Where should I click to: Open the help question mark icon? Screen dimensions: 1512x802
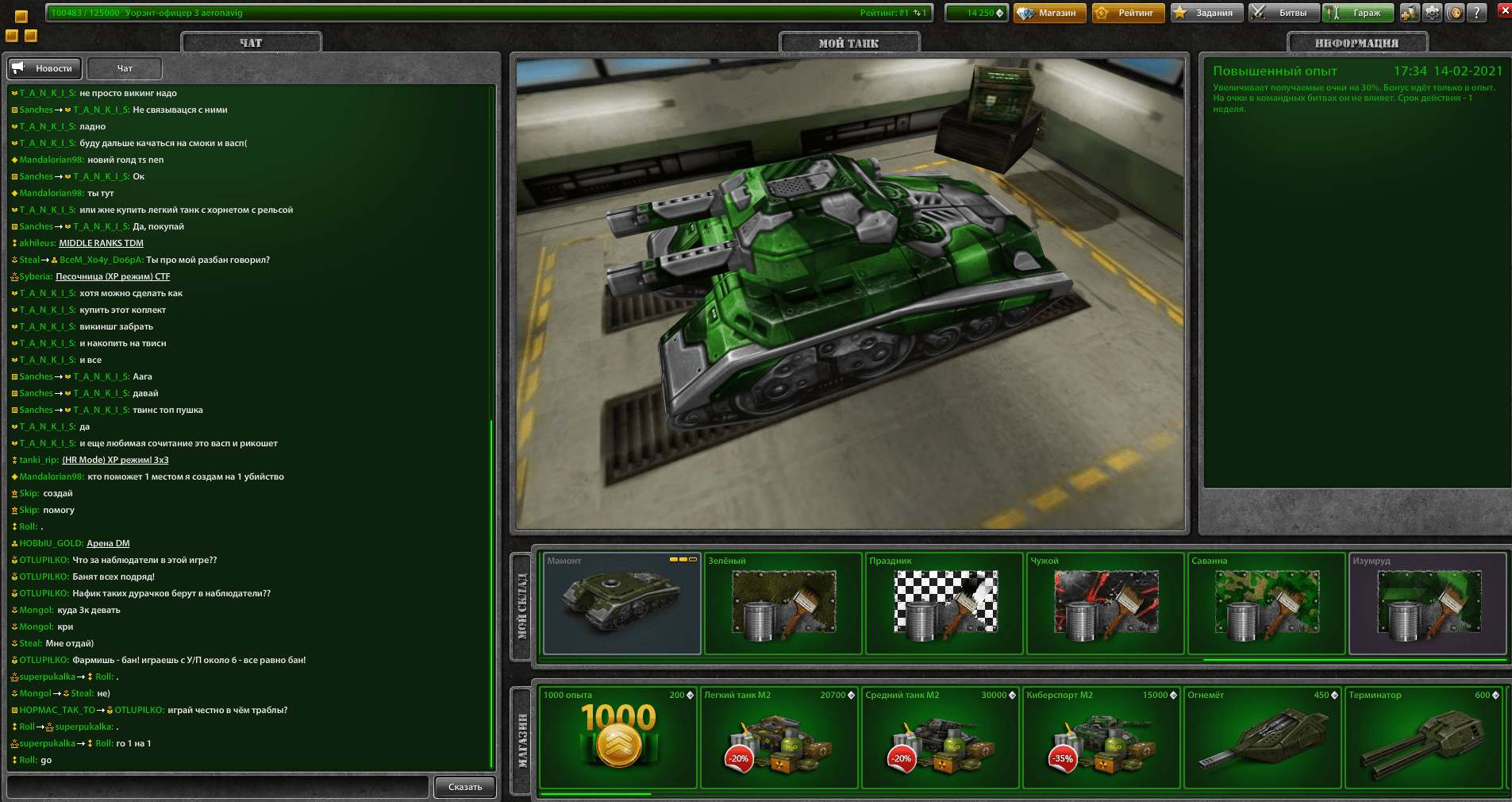pyautogui.click(x=1477, y=13)
